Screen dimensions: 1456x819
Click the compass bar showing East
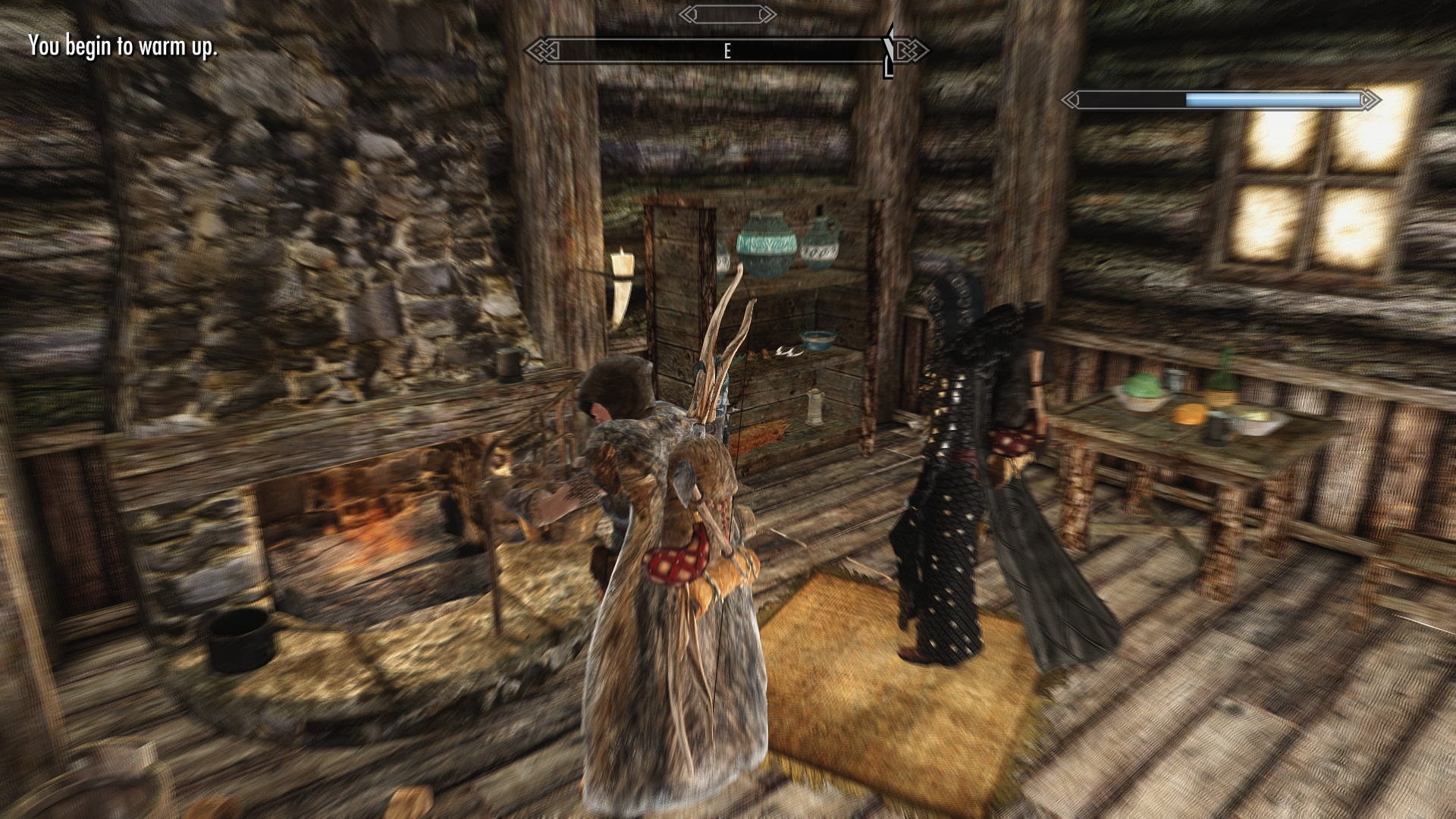(726, 51)
